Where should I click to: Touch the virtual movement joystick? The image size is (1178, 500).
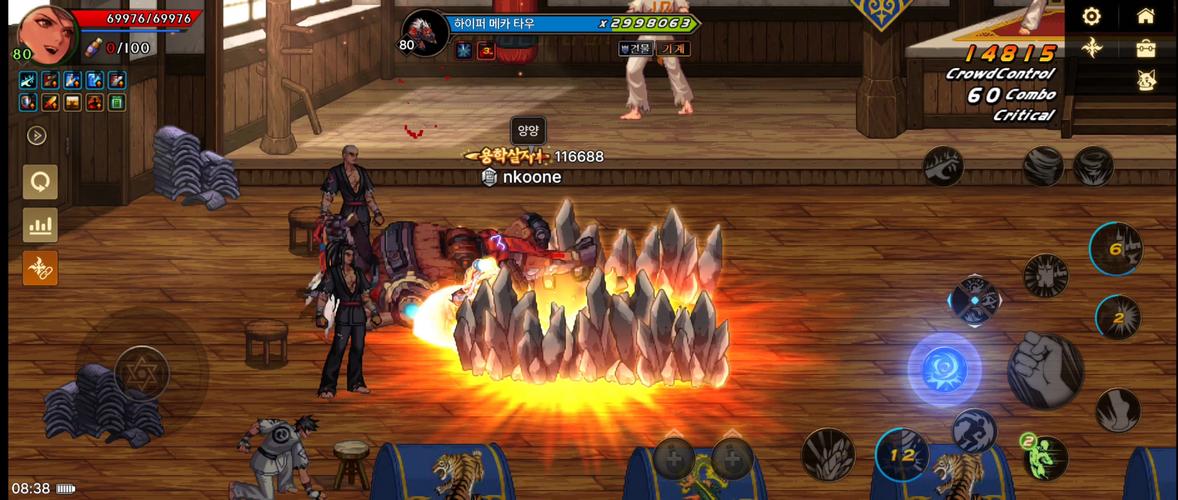[x=142, y=374]
